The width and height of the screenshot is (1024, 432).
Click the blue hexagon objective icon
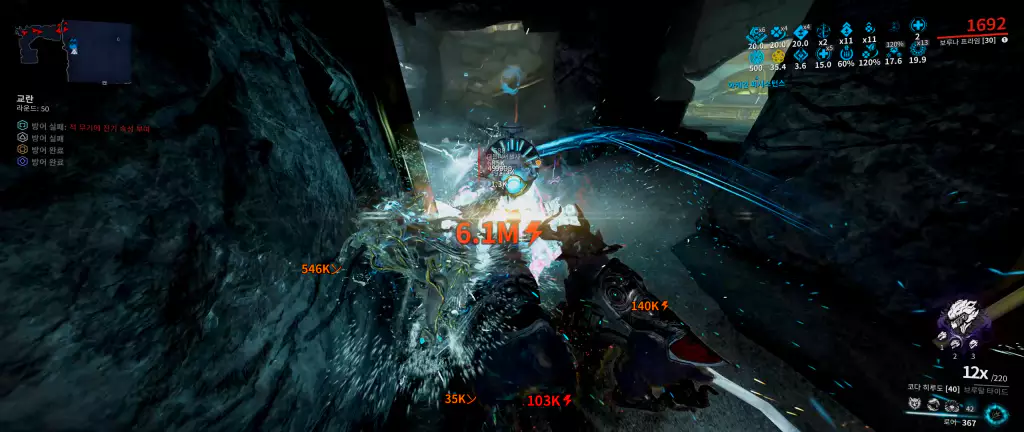(x=22, y=161)
